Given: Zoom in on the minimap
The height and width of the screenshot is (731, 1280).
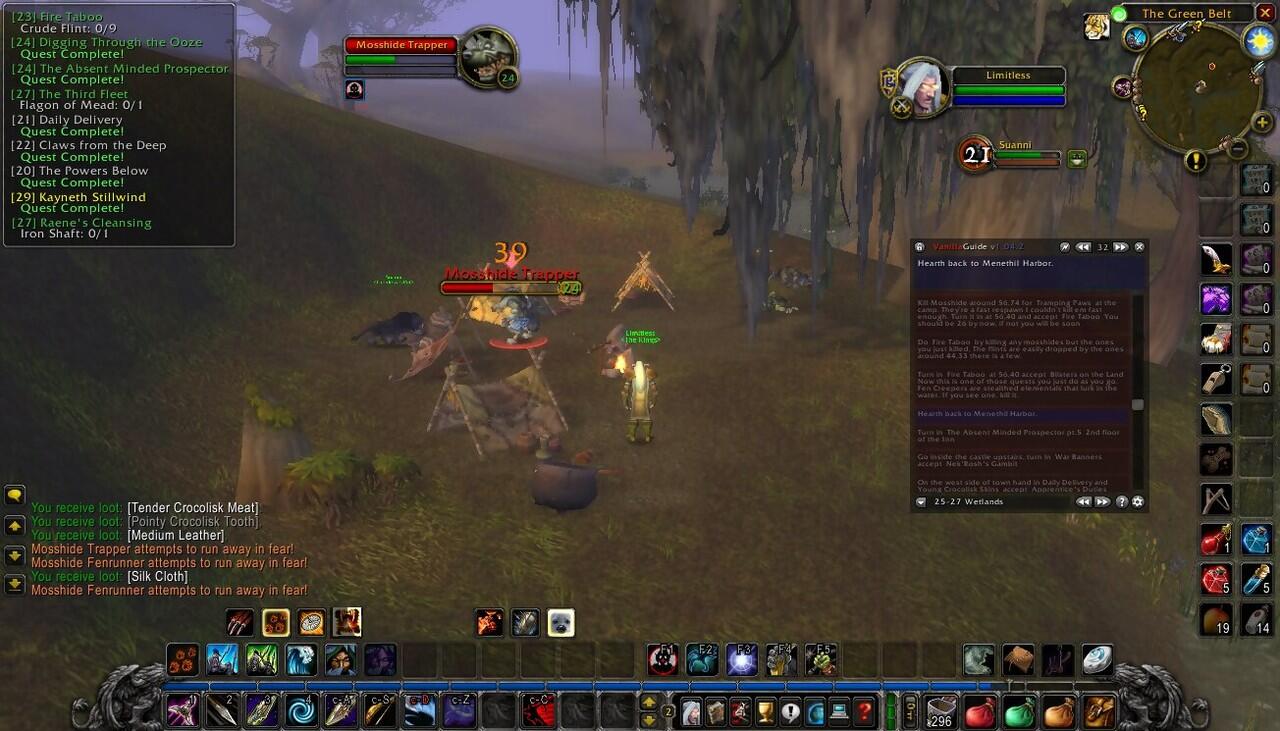Looking at the screenshot, I should point(1262,122).
